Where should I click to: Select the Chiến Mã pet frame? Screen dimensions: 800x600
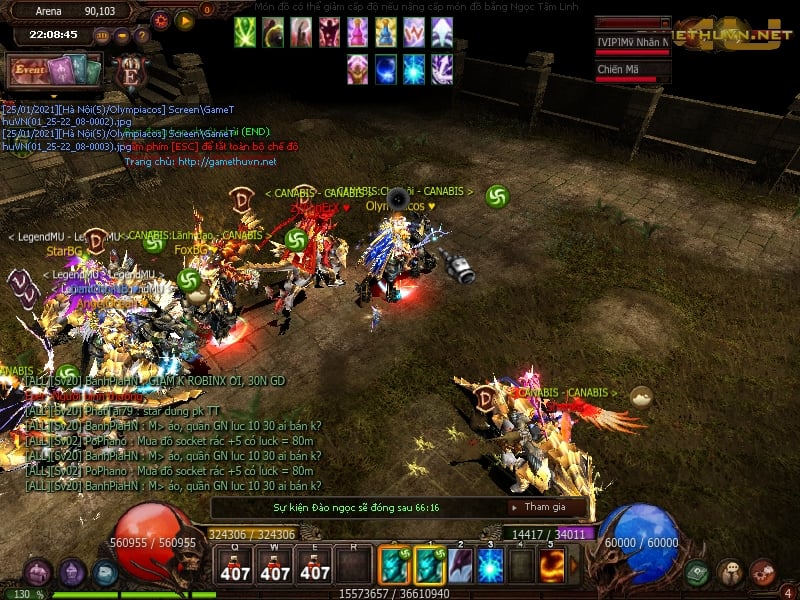click(632, 72)
